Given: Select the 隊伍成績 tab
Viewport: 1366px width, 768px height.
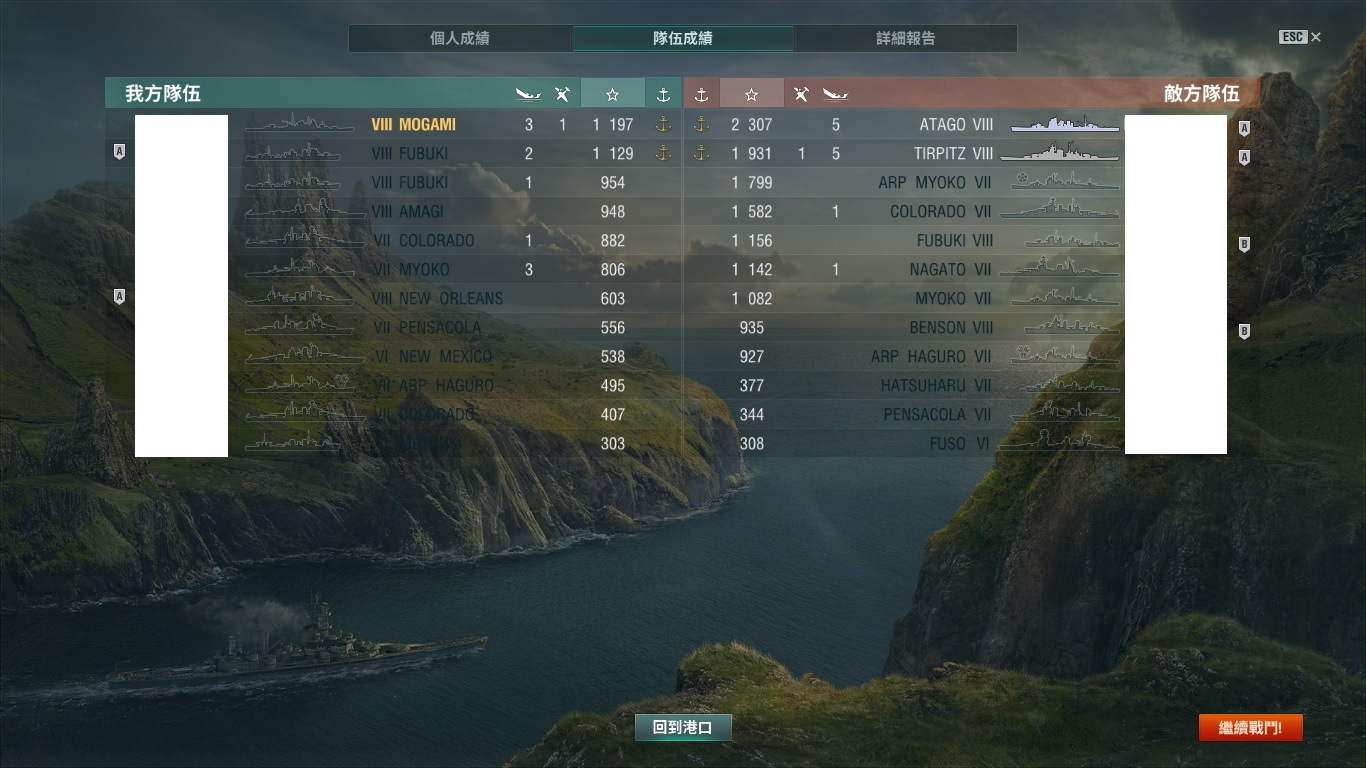Looking at the screenshot, I should pos(683,39).
